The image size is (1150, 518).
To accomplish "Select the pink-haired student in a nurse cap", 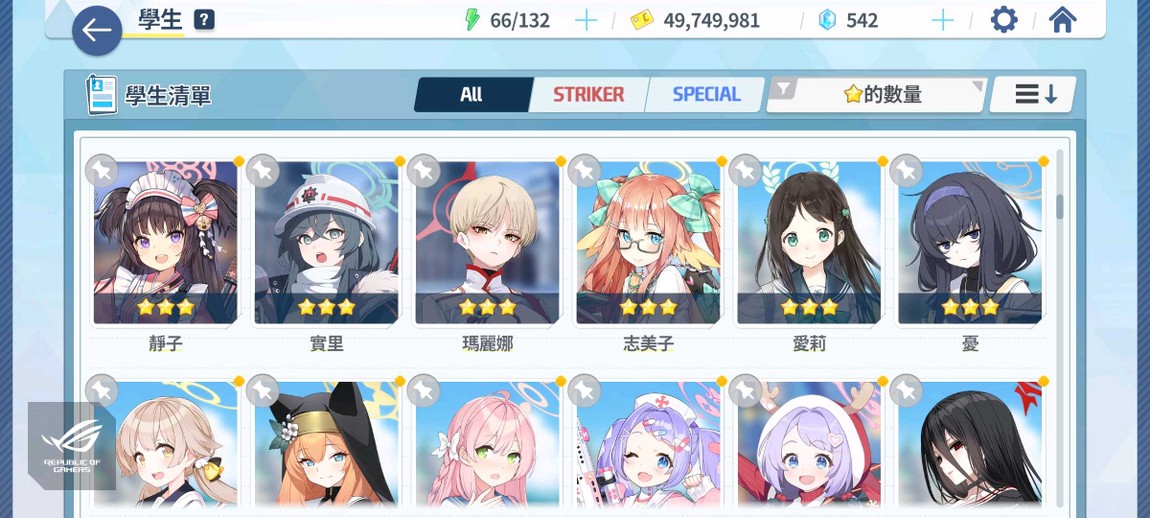I will coord(648,445).
